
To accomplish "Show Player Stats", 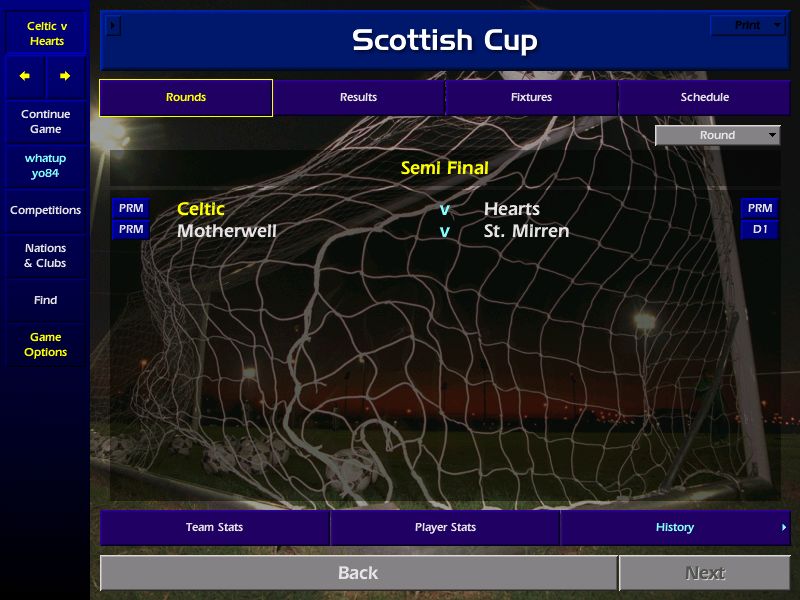I will (445, 527).
